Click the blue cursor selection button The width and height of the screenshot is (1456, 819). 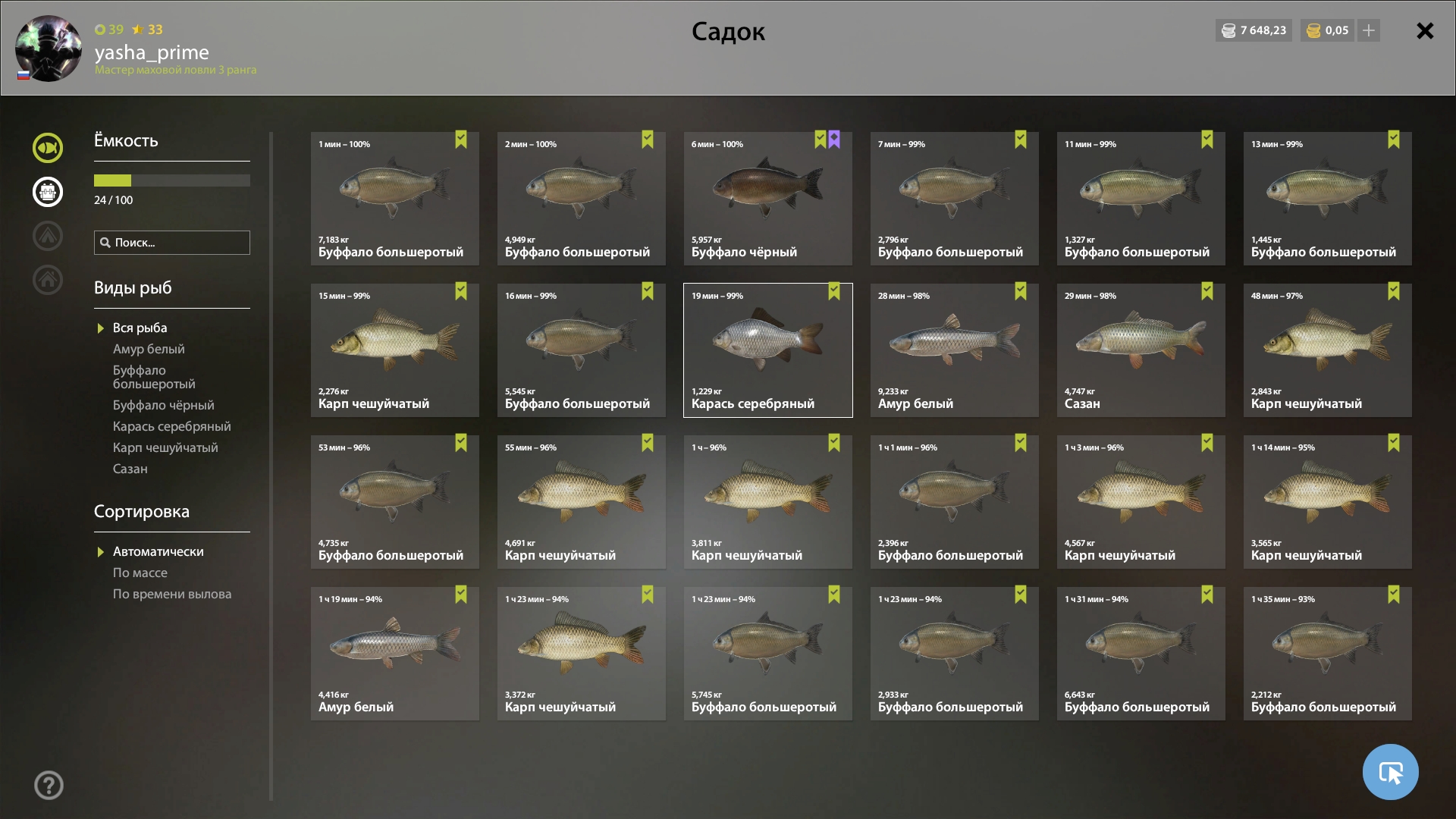click(1390, 772)
